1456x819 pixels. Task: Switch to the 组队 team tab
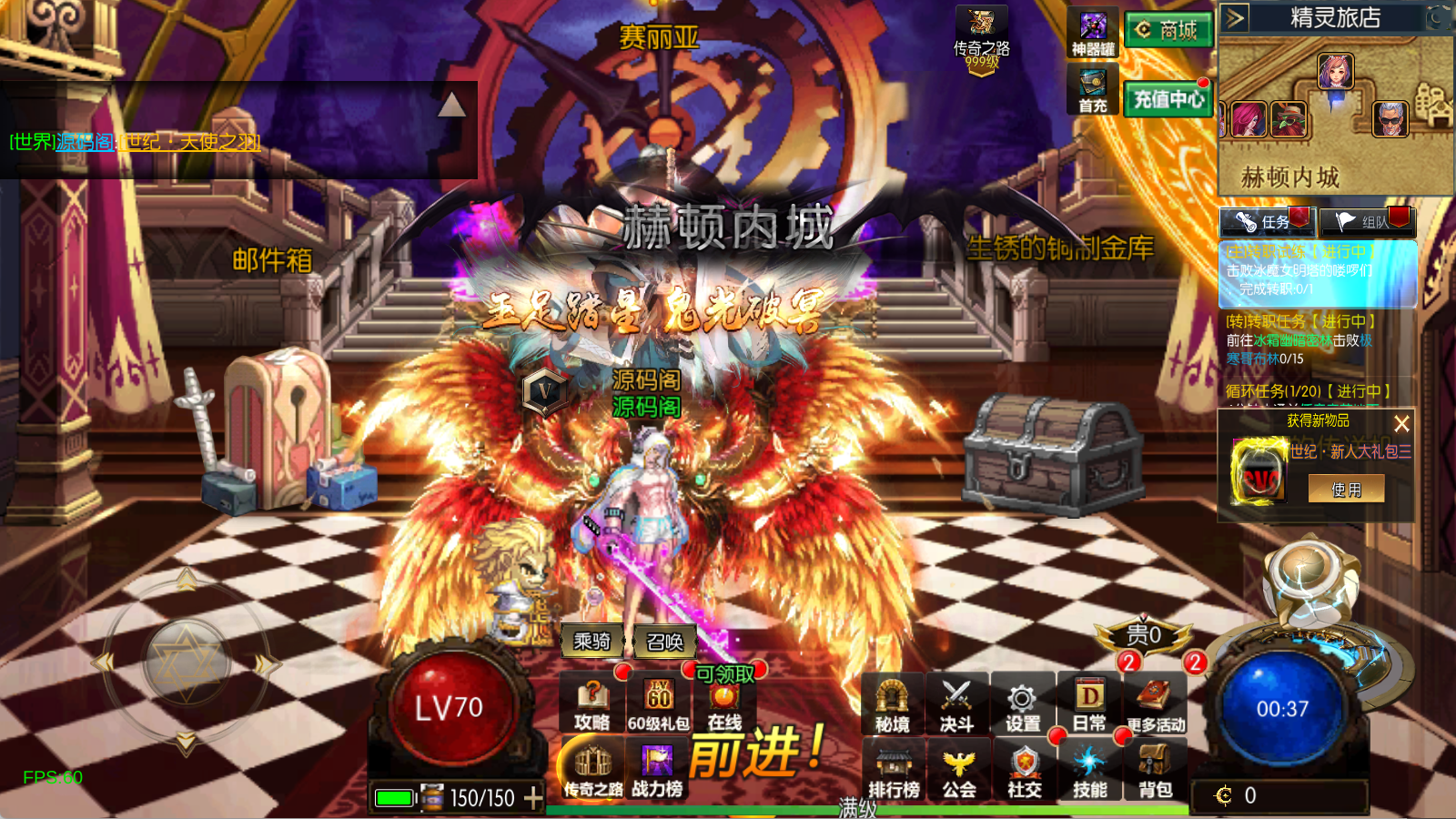1367,221
